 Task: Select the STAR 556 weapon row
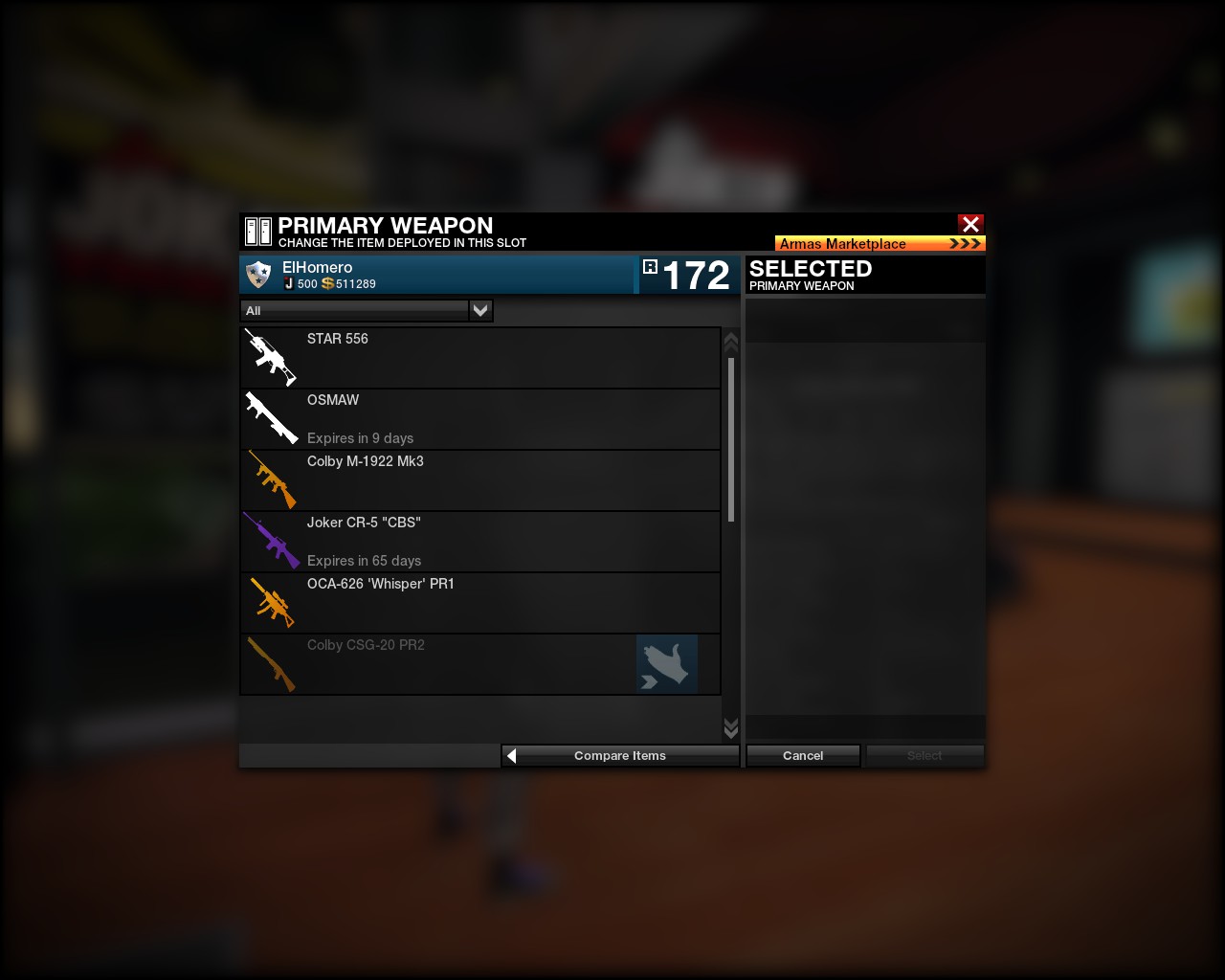click(x=479, y=358)
